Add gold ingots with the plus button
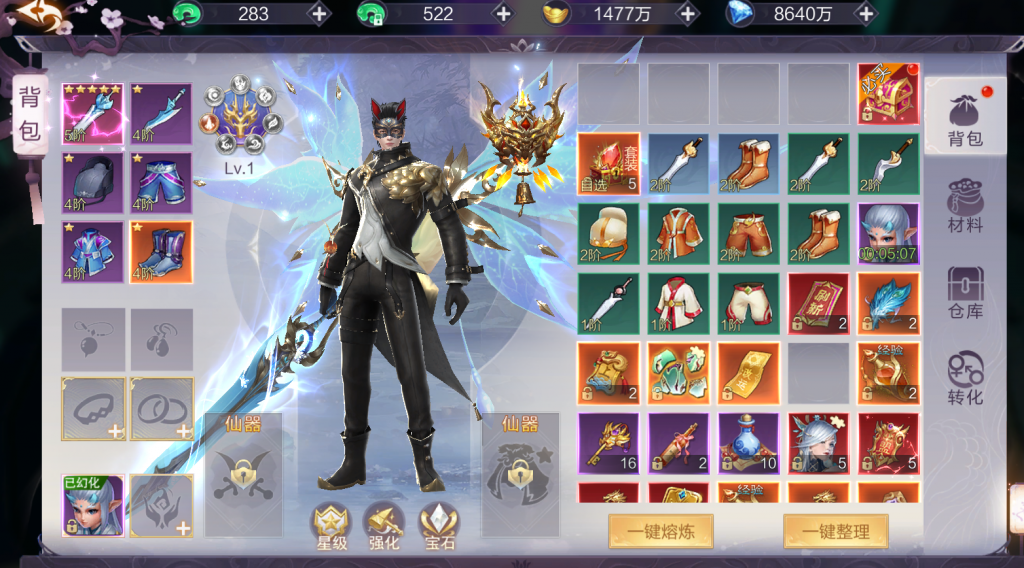Screen dimensions: 1024x568 point(687,14)
